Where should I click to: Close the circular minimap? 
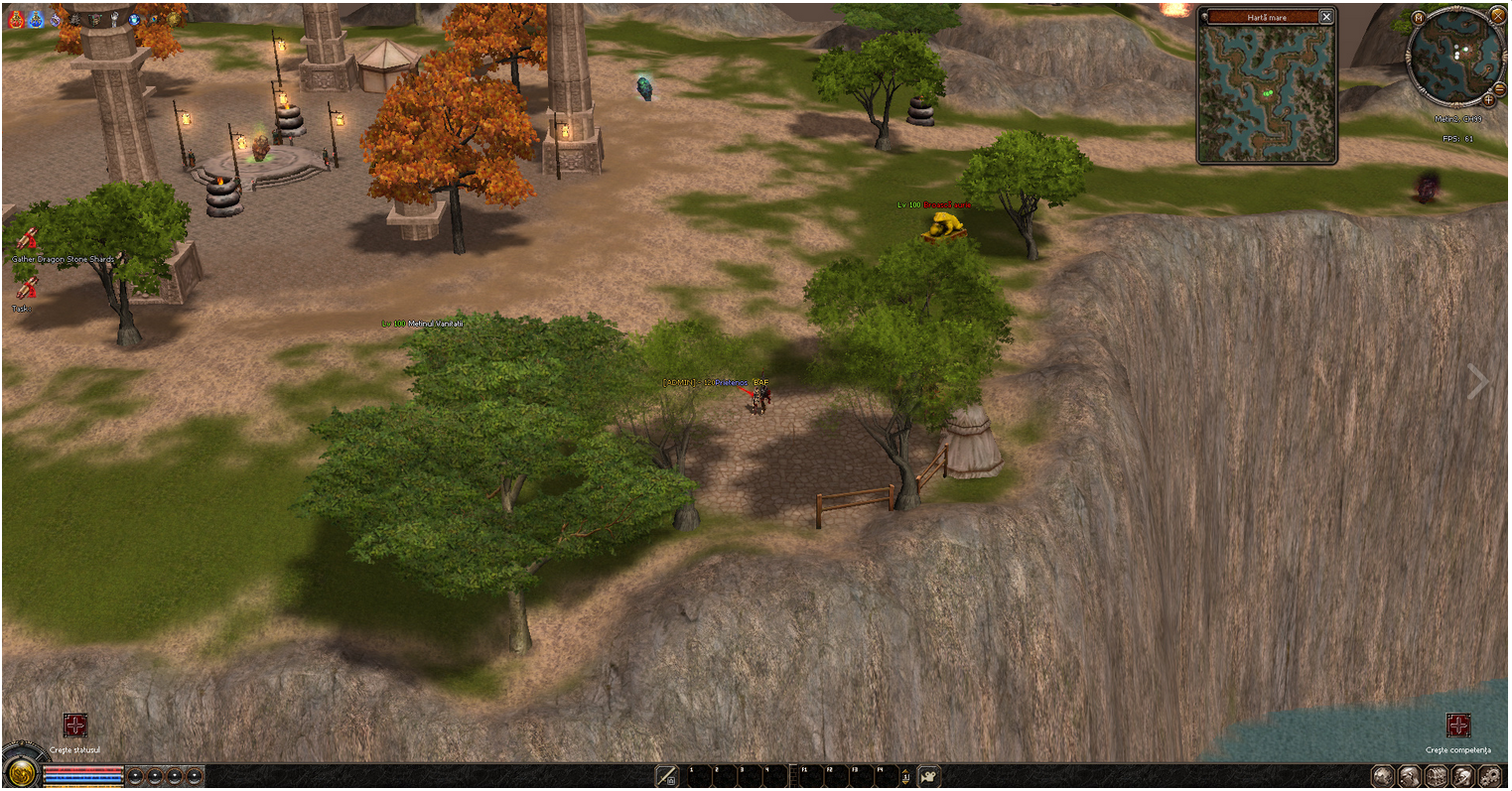(1497, 15)
